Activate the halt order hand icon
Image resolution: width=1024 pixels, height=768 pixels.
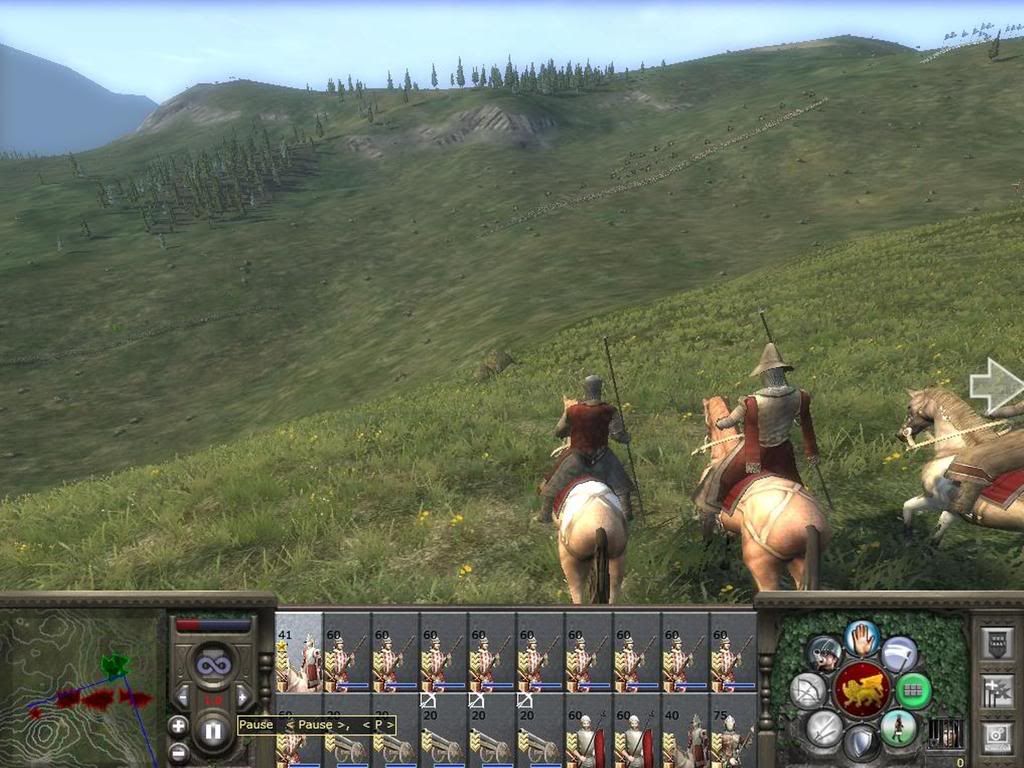[x=861, y=639]
